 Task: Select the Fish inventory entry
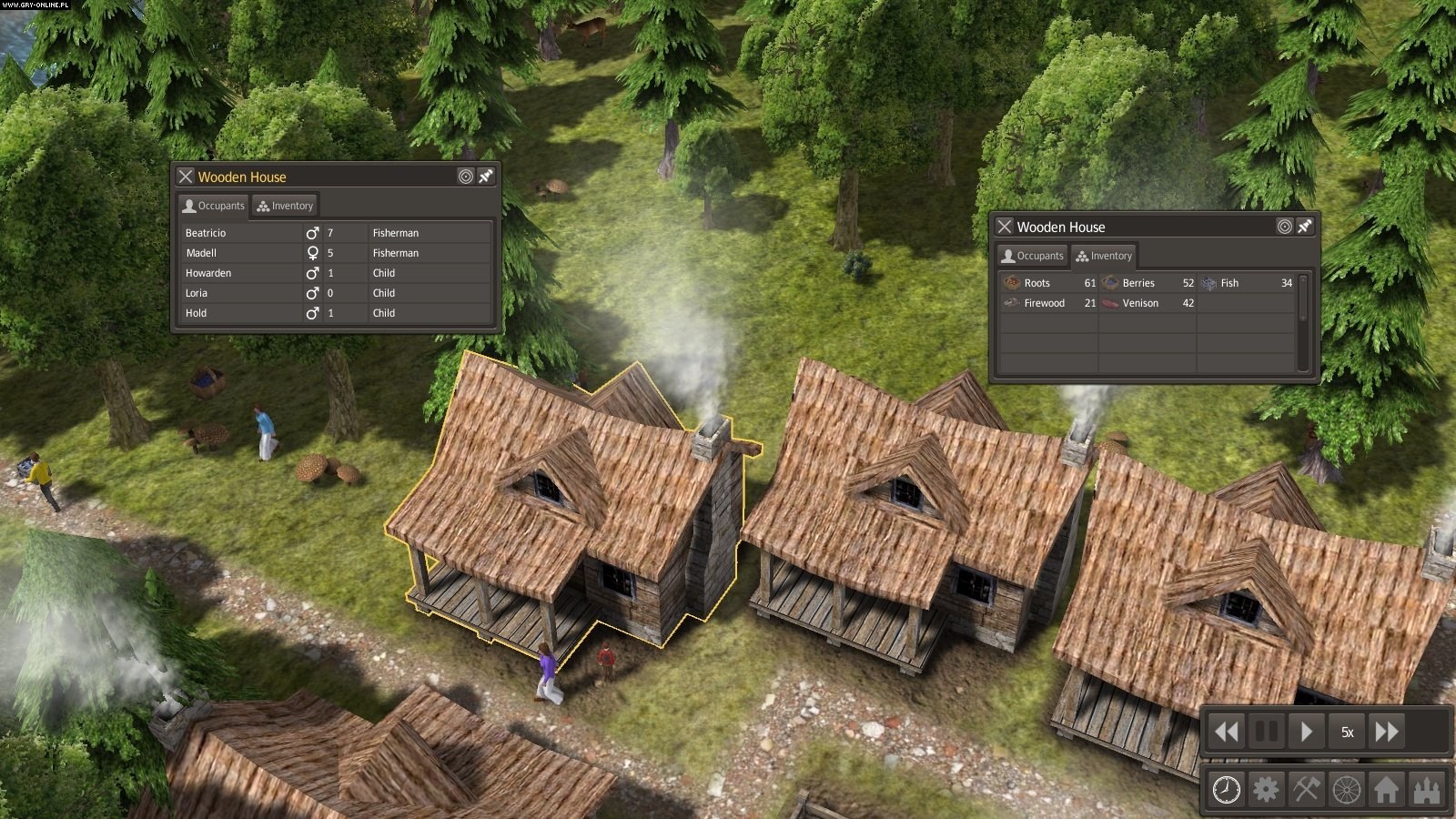1228,283
